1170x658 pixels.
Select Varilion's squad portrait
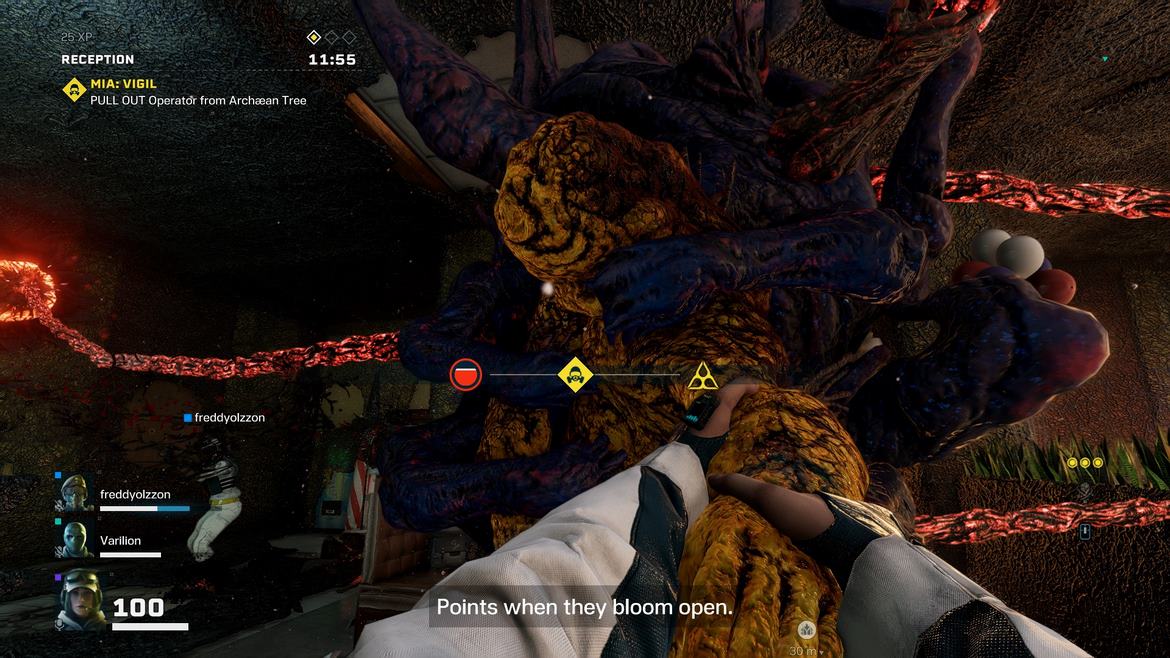[x=75, y=539]
